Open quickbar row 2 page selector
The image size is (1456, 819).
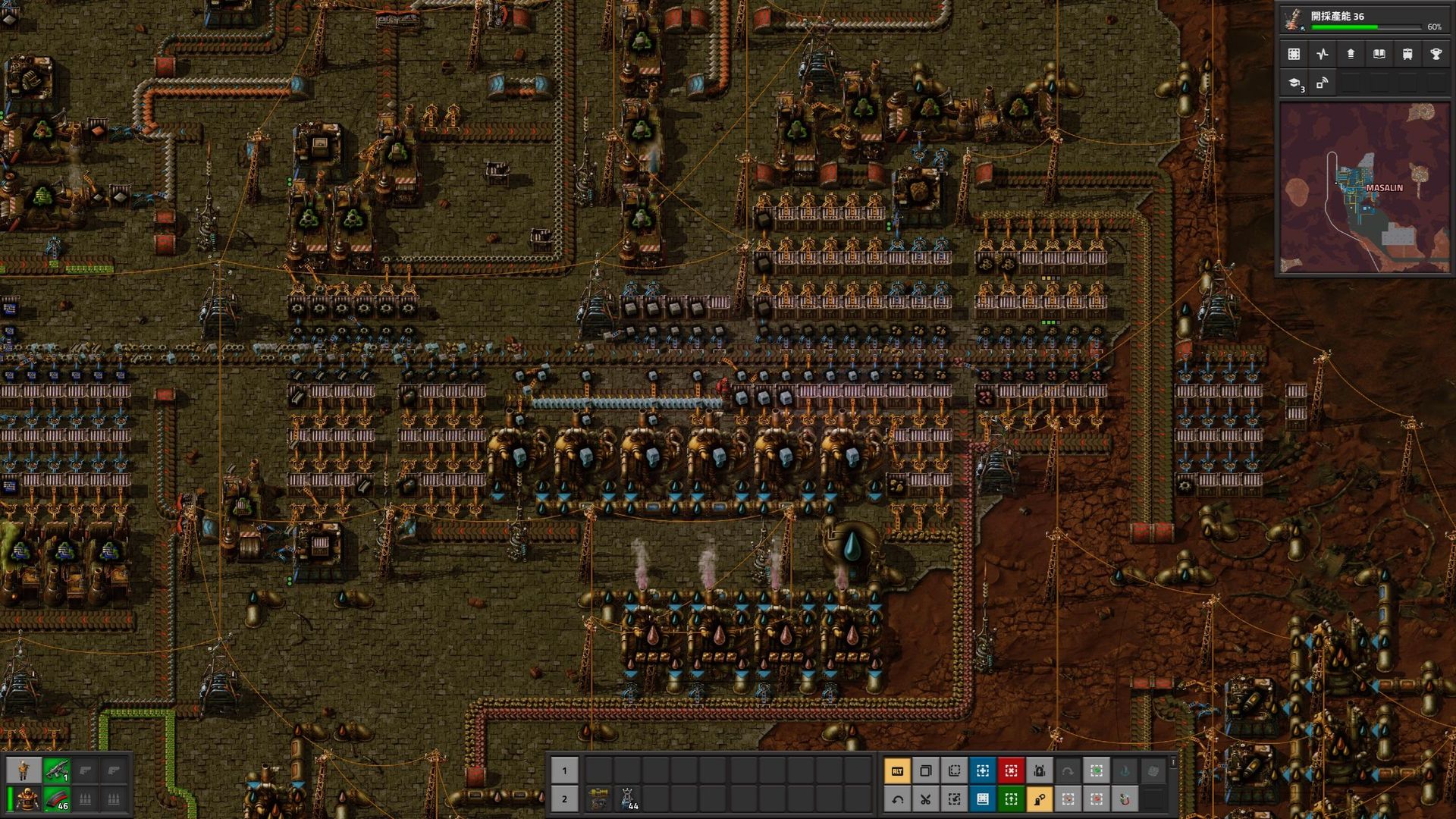[x=565, y=799]
